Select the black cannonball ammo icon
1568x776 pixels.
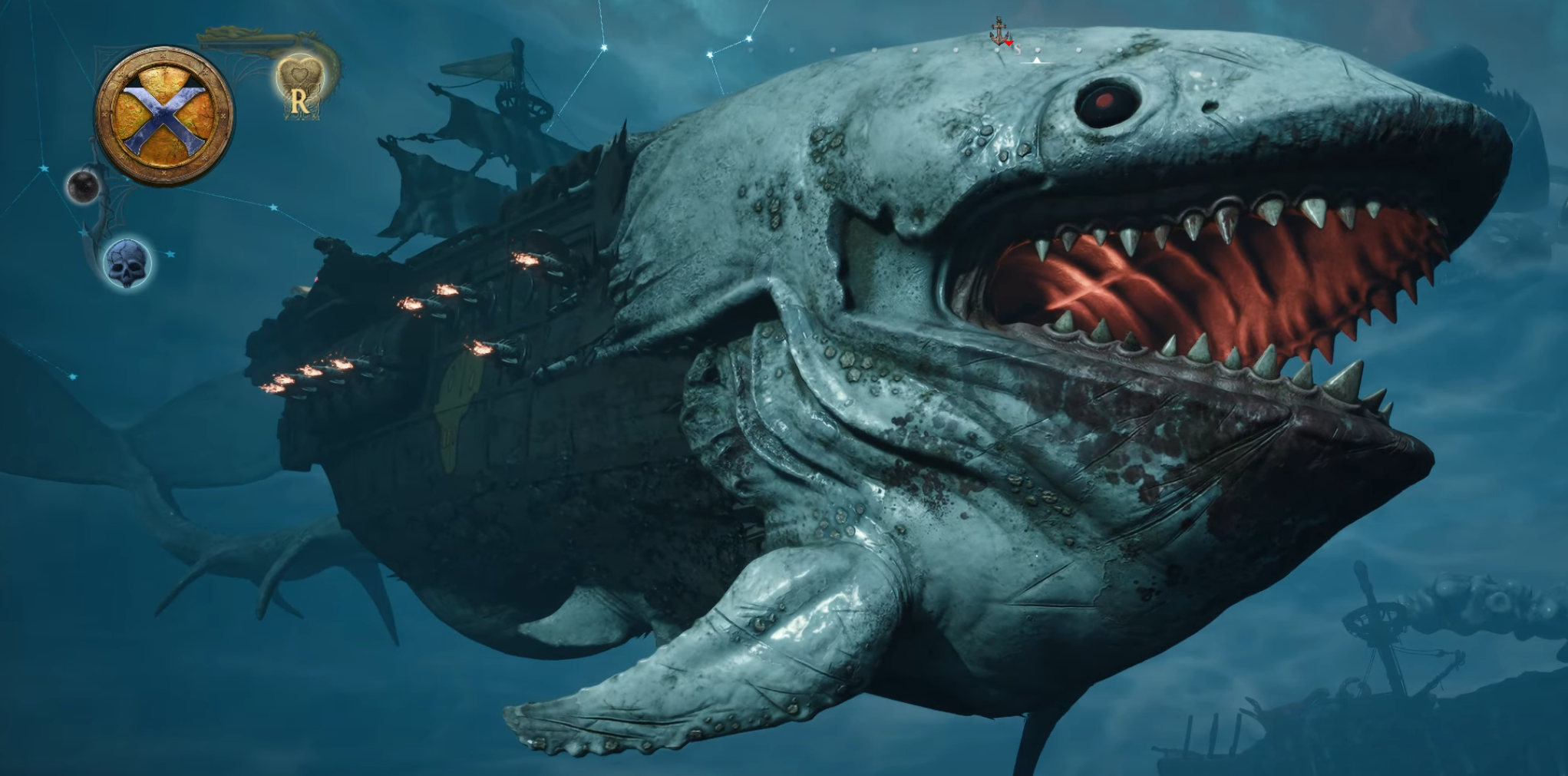coord(82,187)
